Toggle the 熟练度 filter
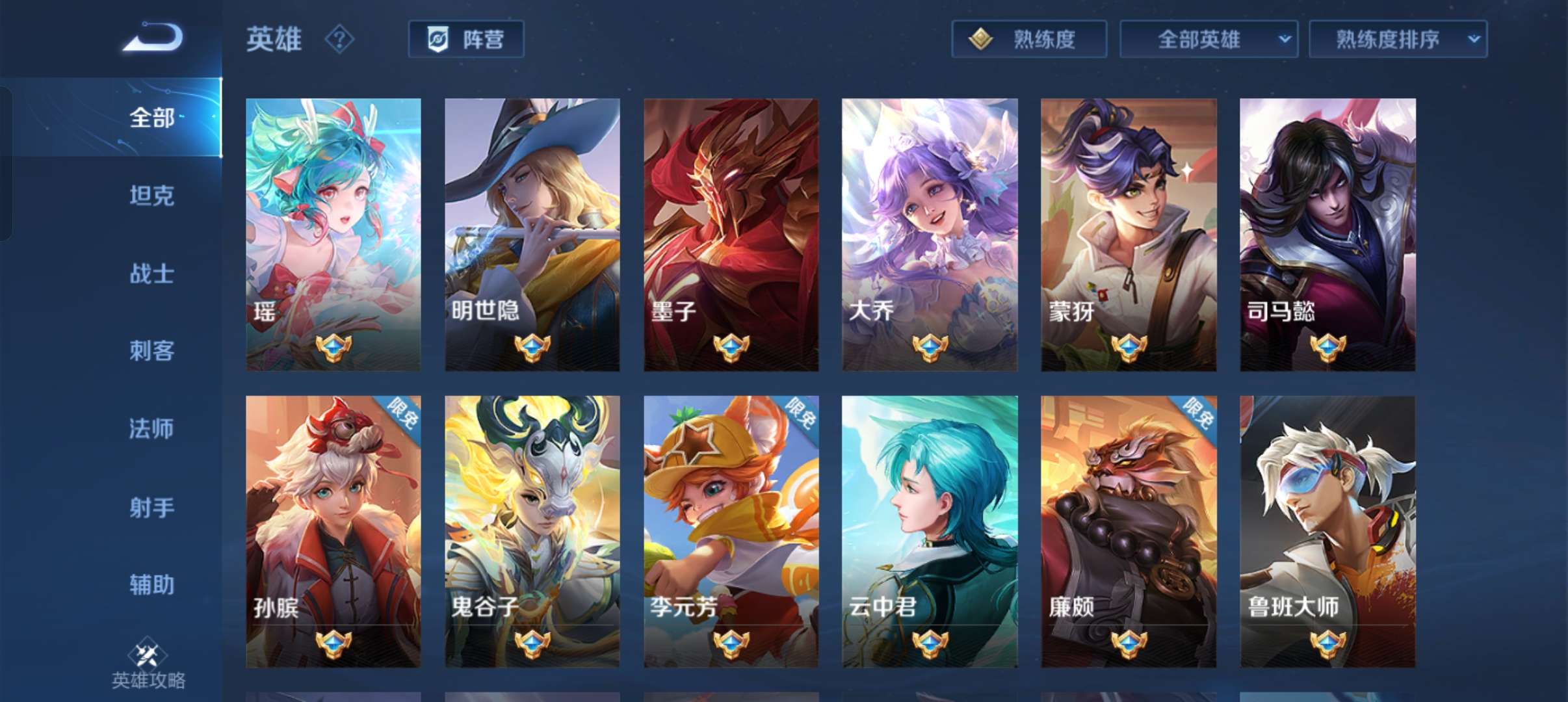Screen dimensions: 1568x702 pos(1029,39)
